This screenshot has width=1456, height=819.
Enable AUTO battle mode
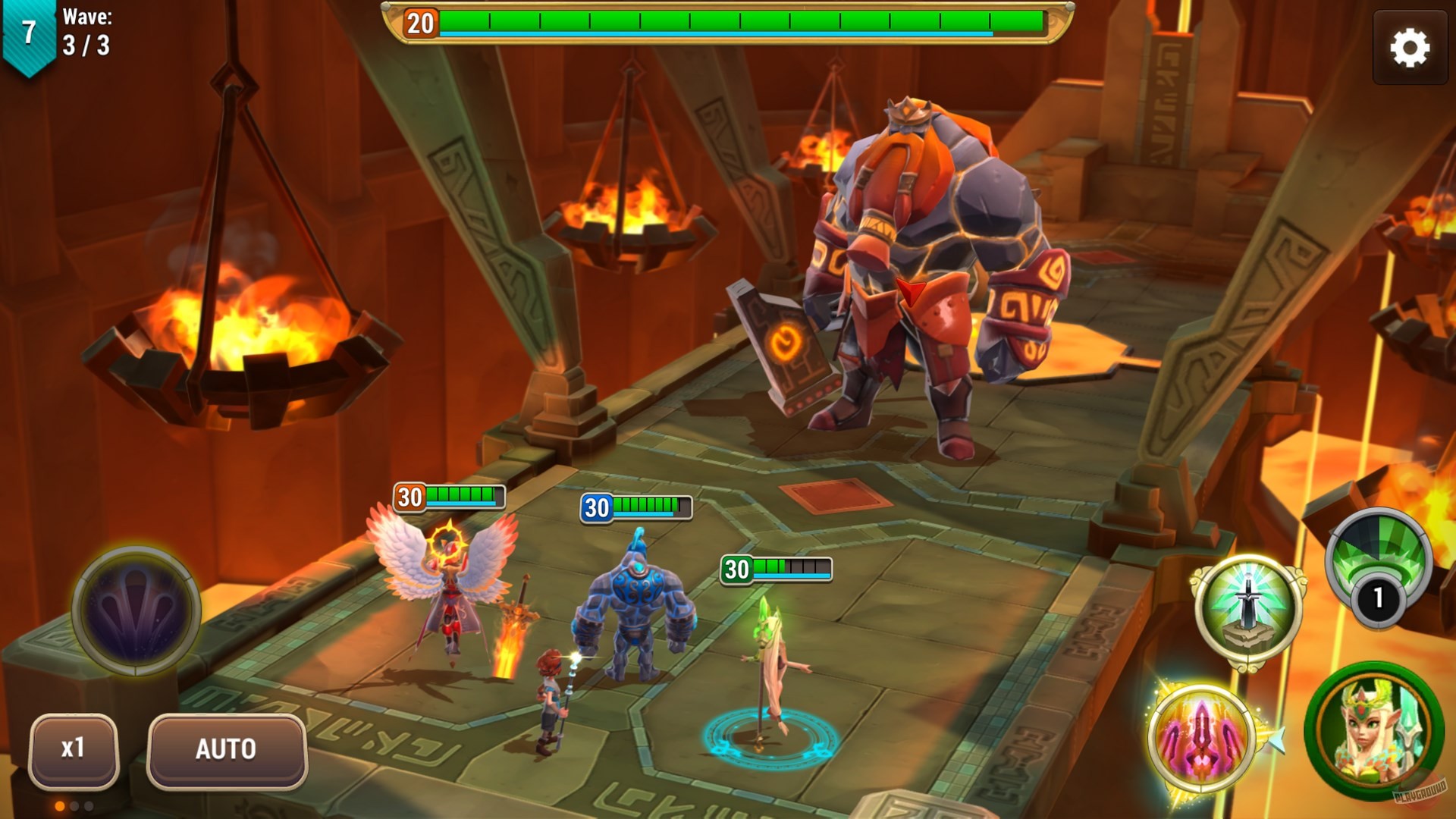(x=226, y=748)
